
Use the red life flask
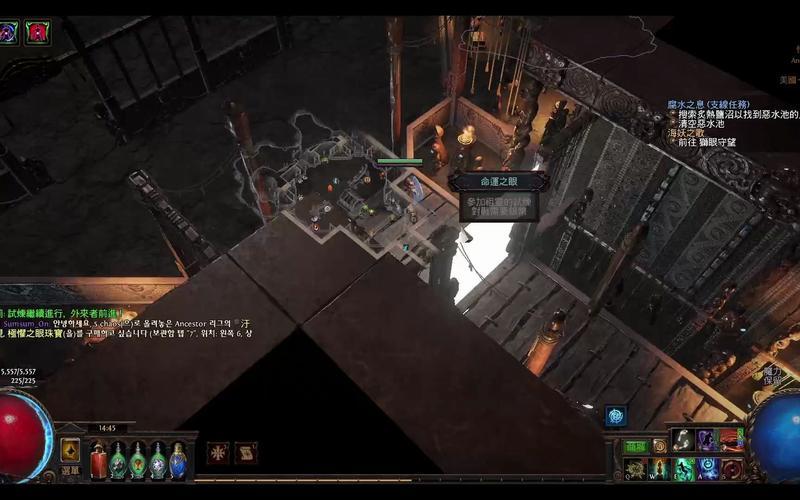coord(99,461)
